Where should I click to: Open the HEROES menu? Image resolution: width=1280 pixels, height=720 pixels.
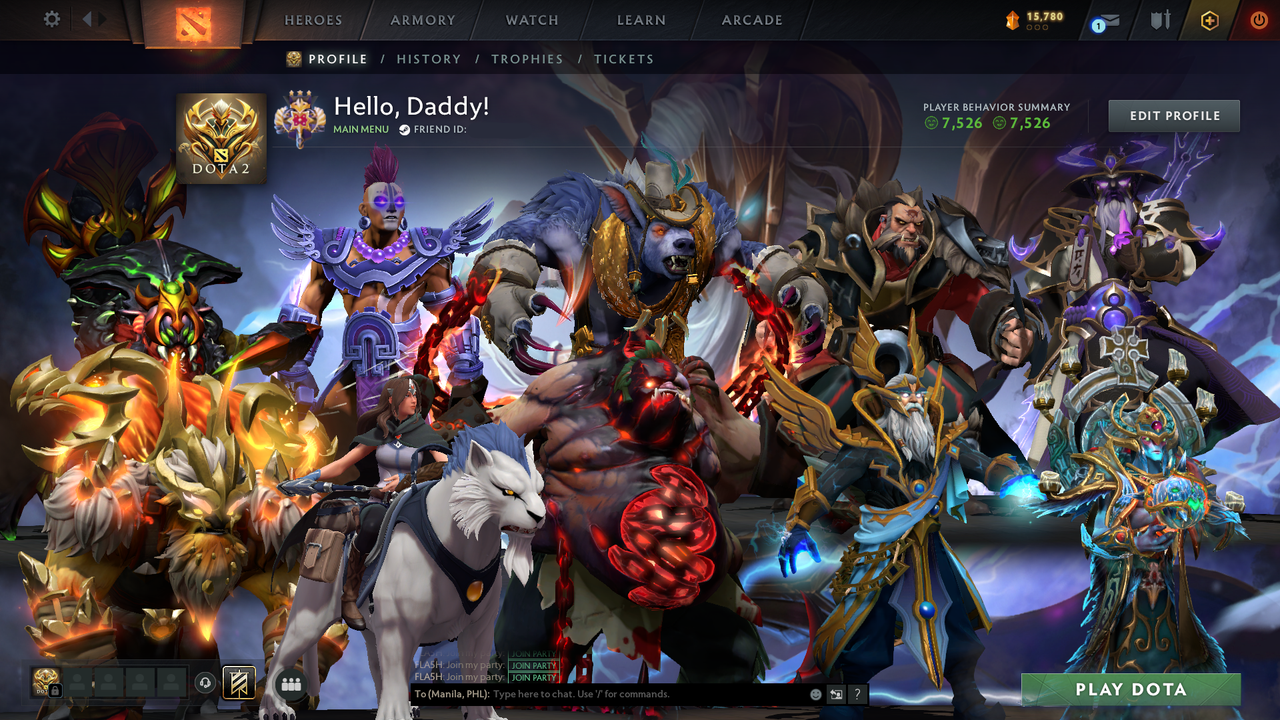click(x=313, y=19)
